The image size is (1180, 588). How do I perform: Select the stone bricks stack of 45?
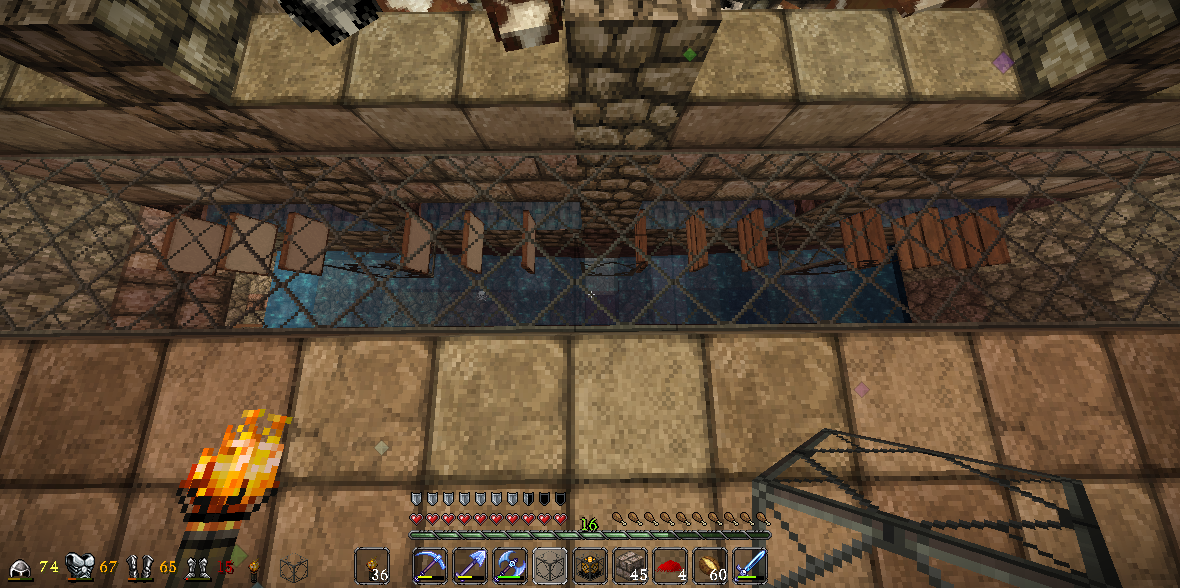pyautogui.click(x=630, y=566)
